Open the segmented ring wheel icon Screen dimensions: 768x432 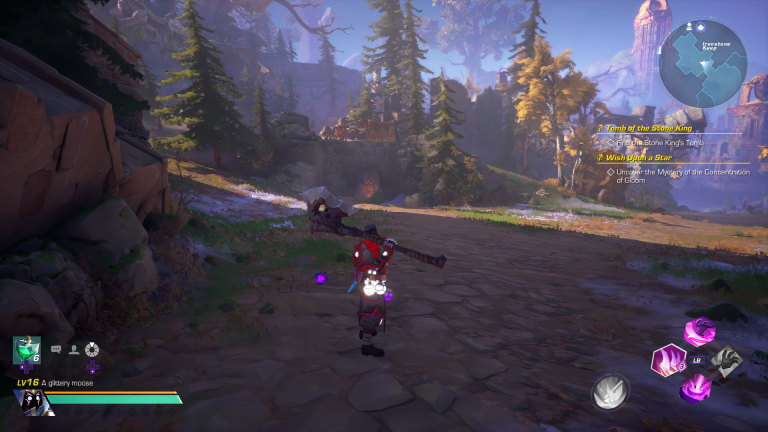tap(91, 349)
